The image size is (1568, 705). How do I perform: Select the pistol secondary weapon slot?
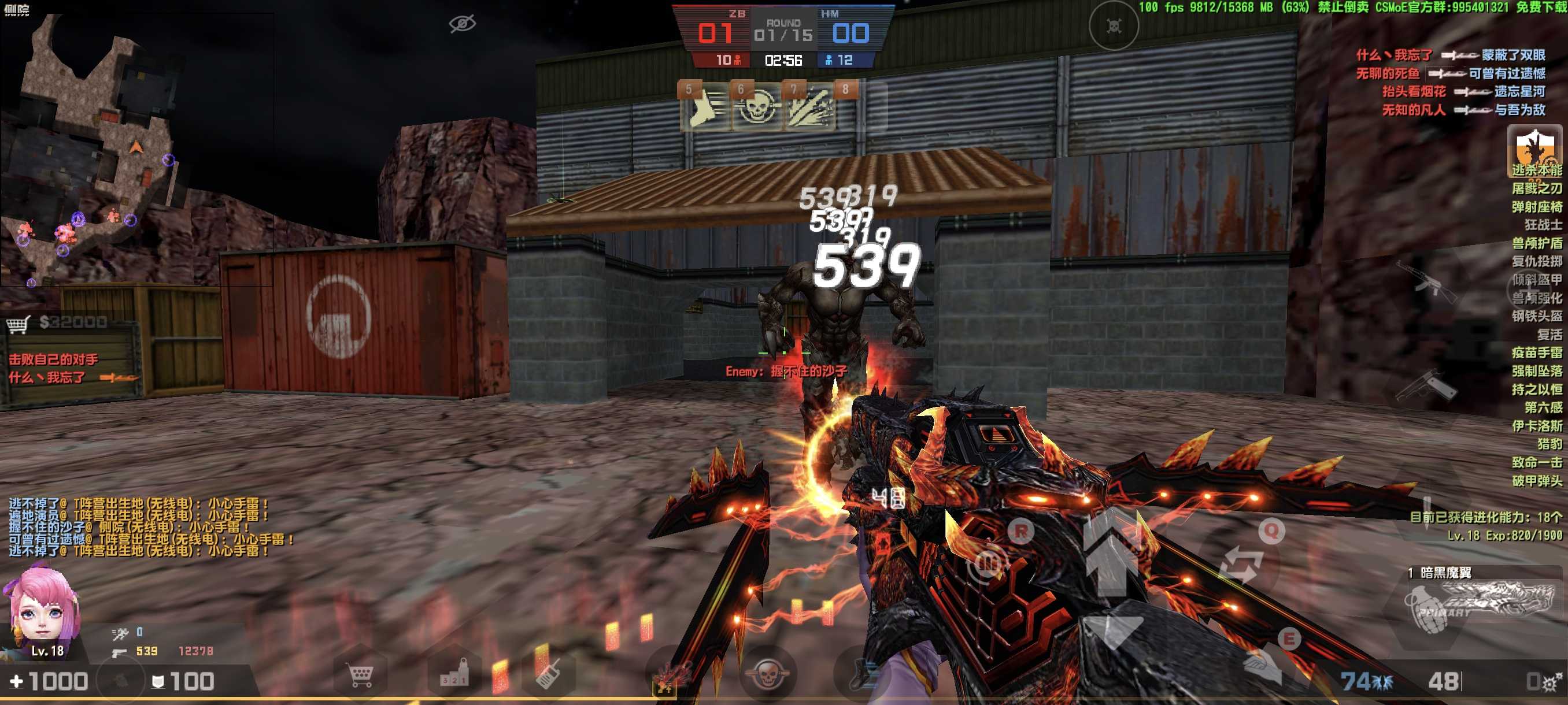coord(1425,384)
